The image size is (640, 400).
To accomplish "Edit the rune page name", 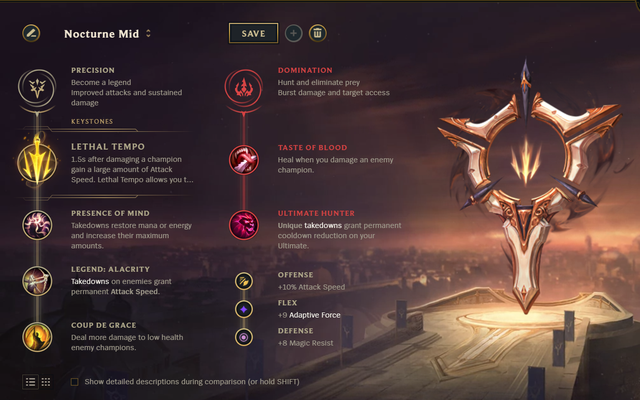I will tap(31, 33).
